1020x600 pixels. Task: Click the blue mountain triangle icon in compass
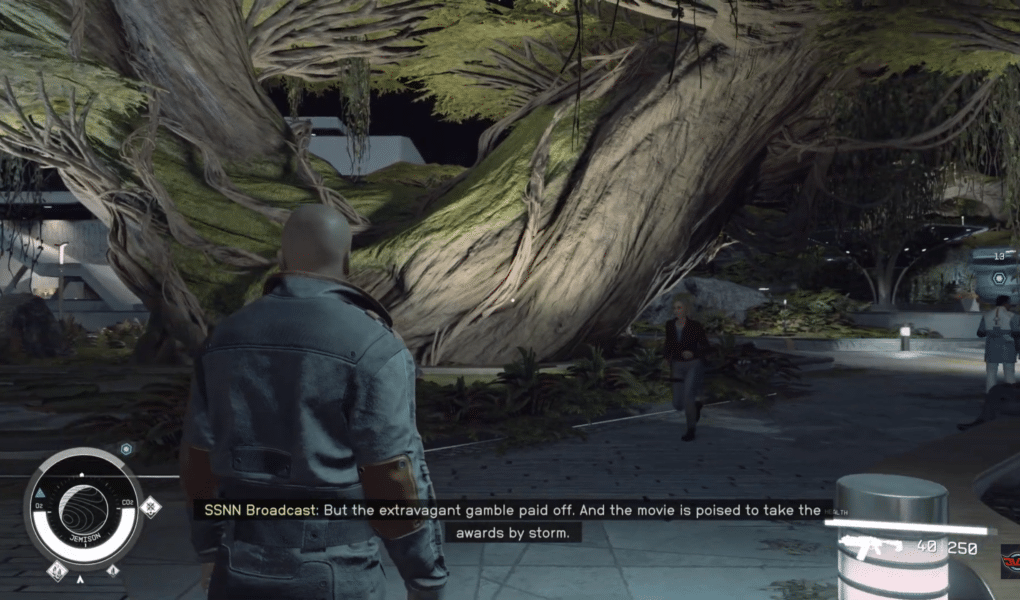point(40,494)
